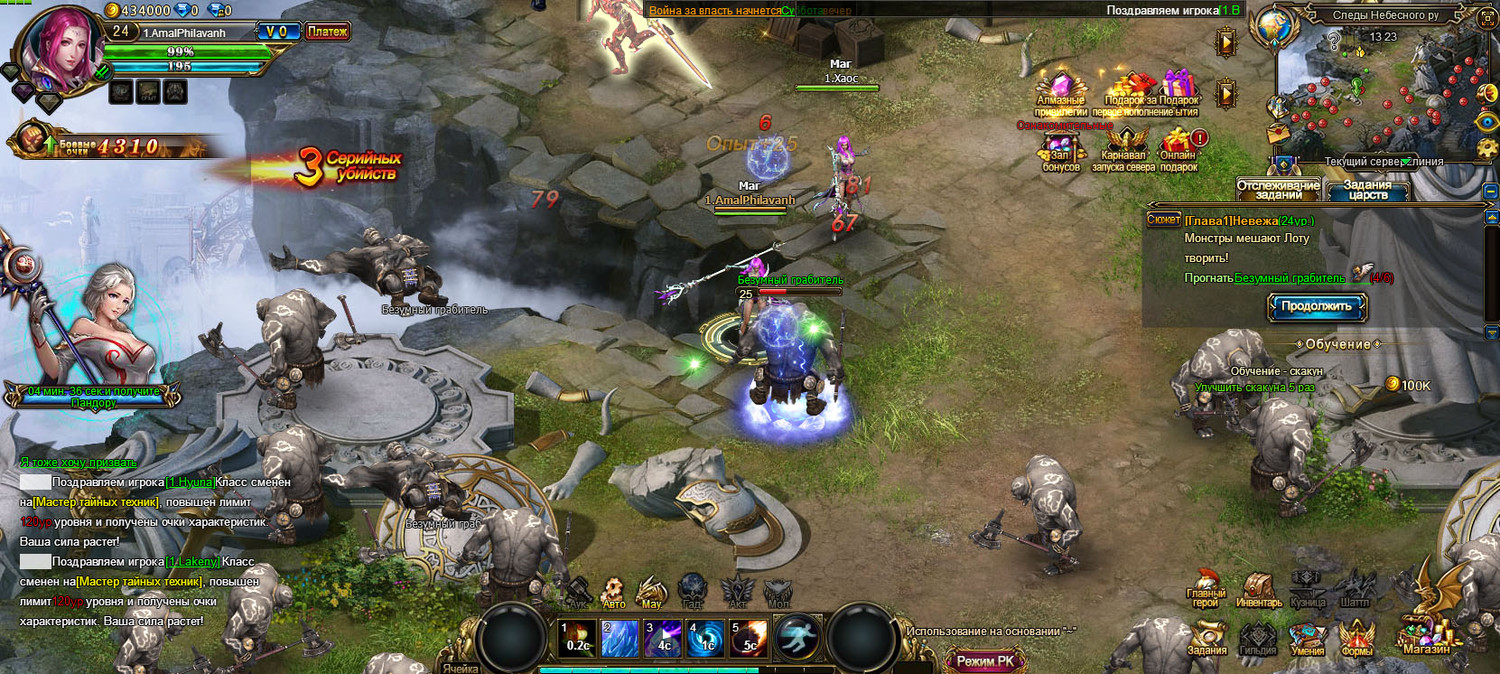Click the Платеж payment button
The height and width of the screenshot is (674, 1500).
coord(327,32)
